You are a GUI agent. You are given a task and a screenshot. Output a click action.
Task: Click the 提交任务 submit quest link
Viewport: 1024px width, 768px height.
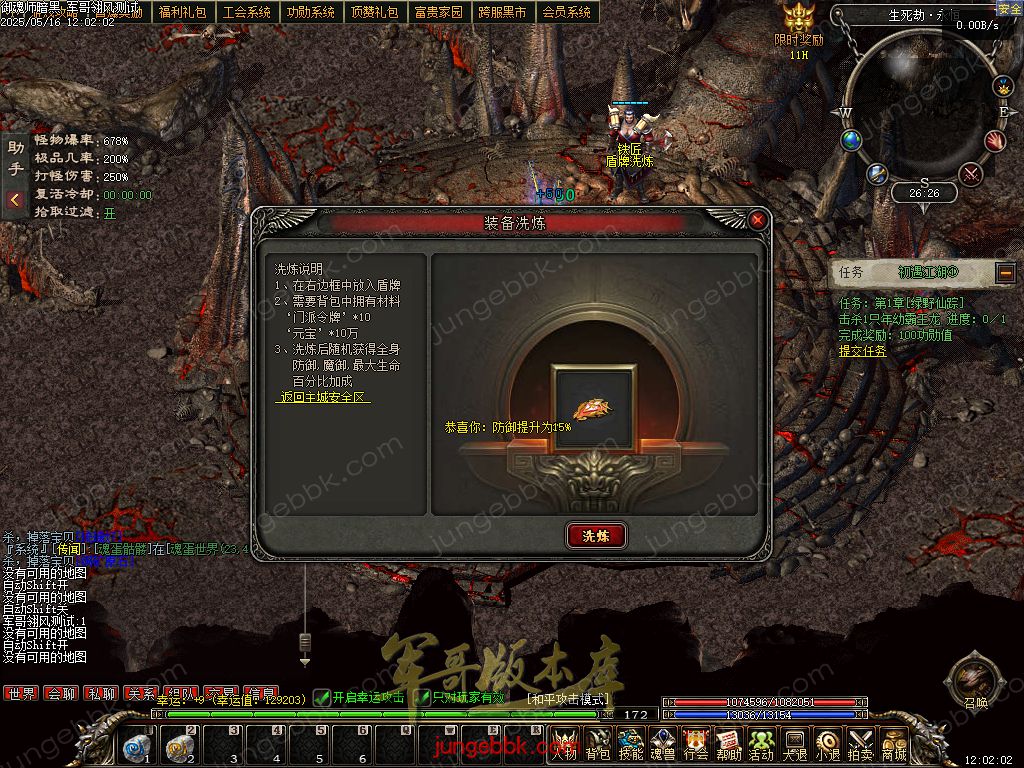862,351
